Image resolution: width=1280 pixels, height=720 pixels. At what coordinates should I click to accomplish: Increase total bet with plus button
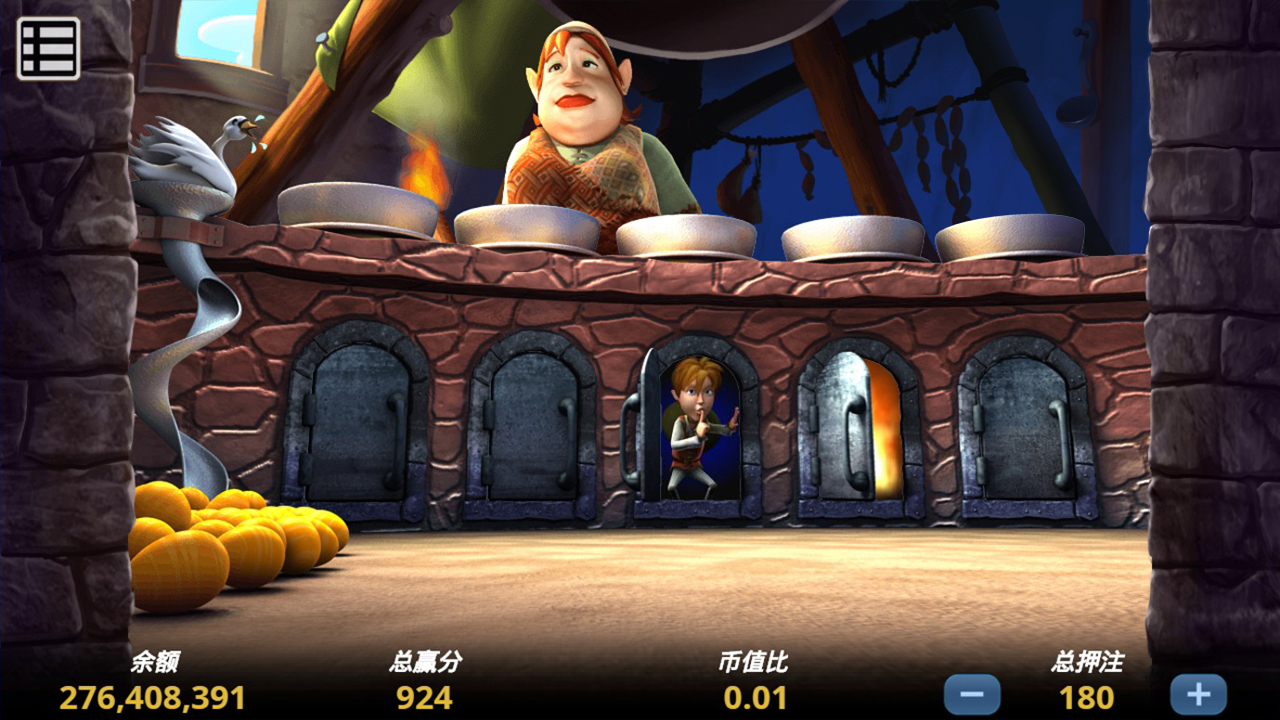1198,694
